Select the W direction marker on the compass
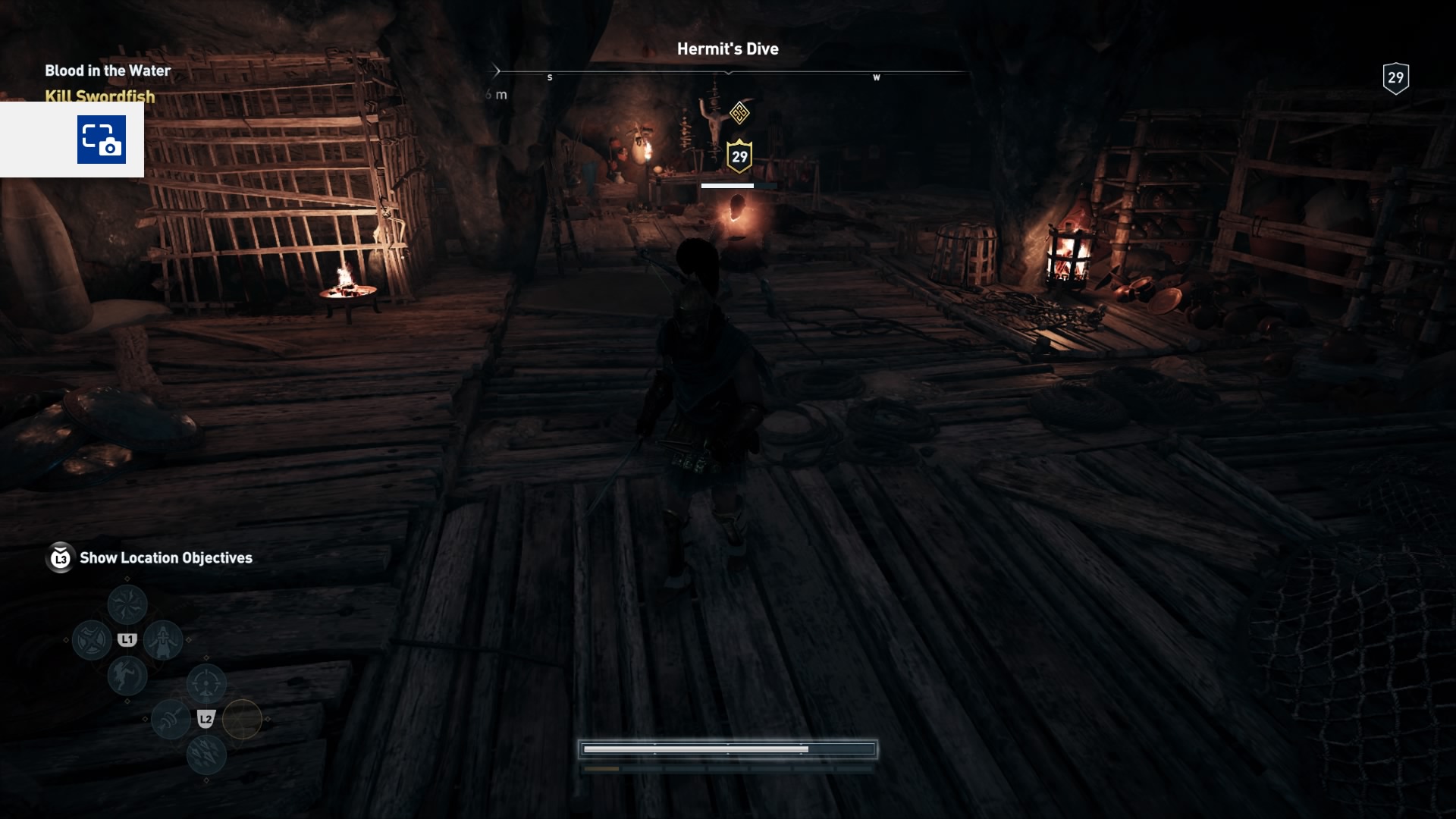Image resolution: width=1456 pixels, height=819 pixels. tap(877, 77)
